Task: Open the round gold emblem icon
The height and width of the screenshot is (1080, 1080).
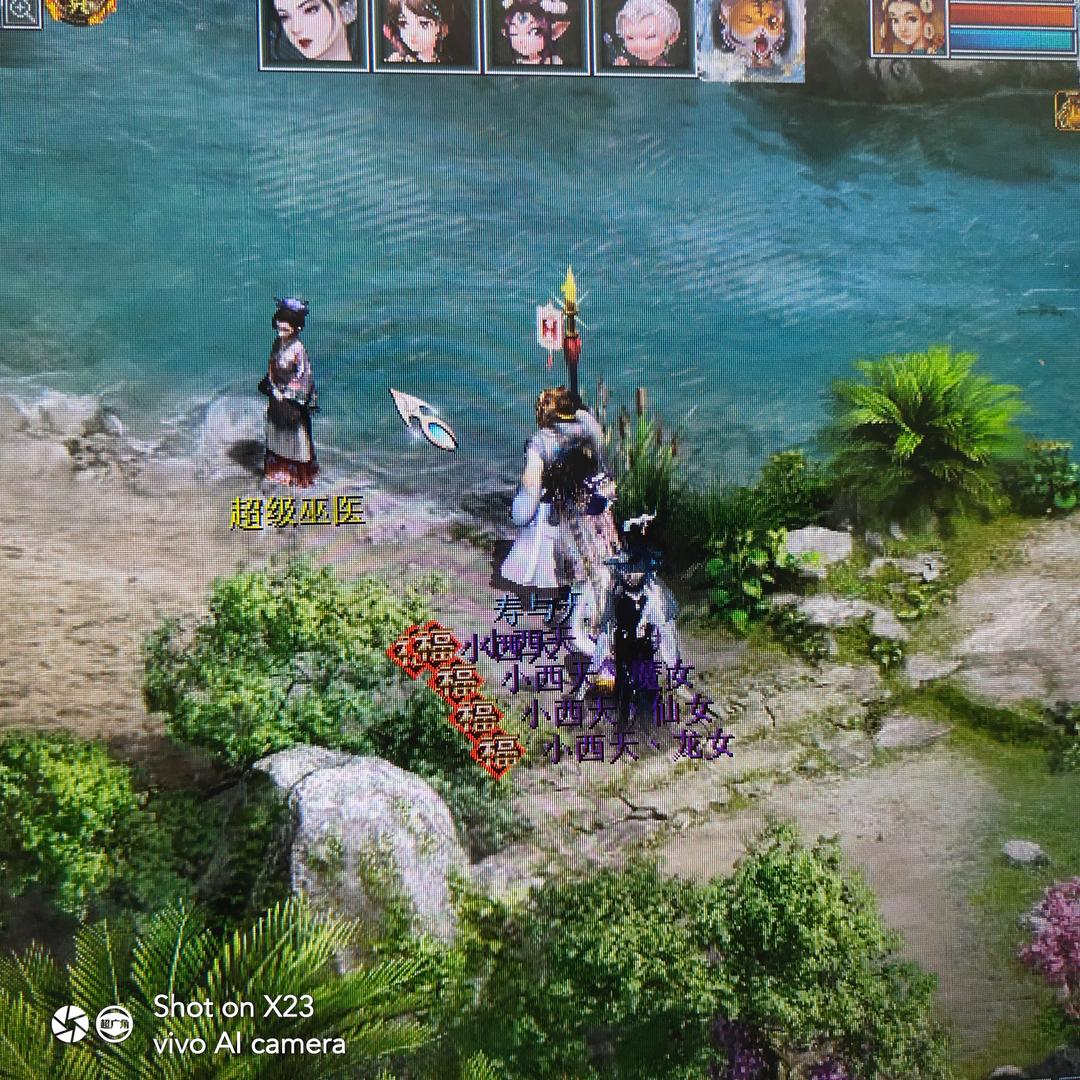Action: tap(80, 11)
